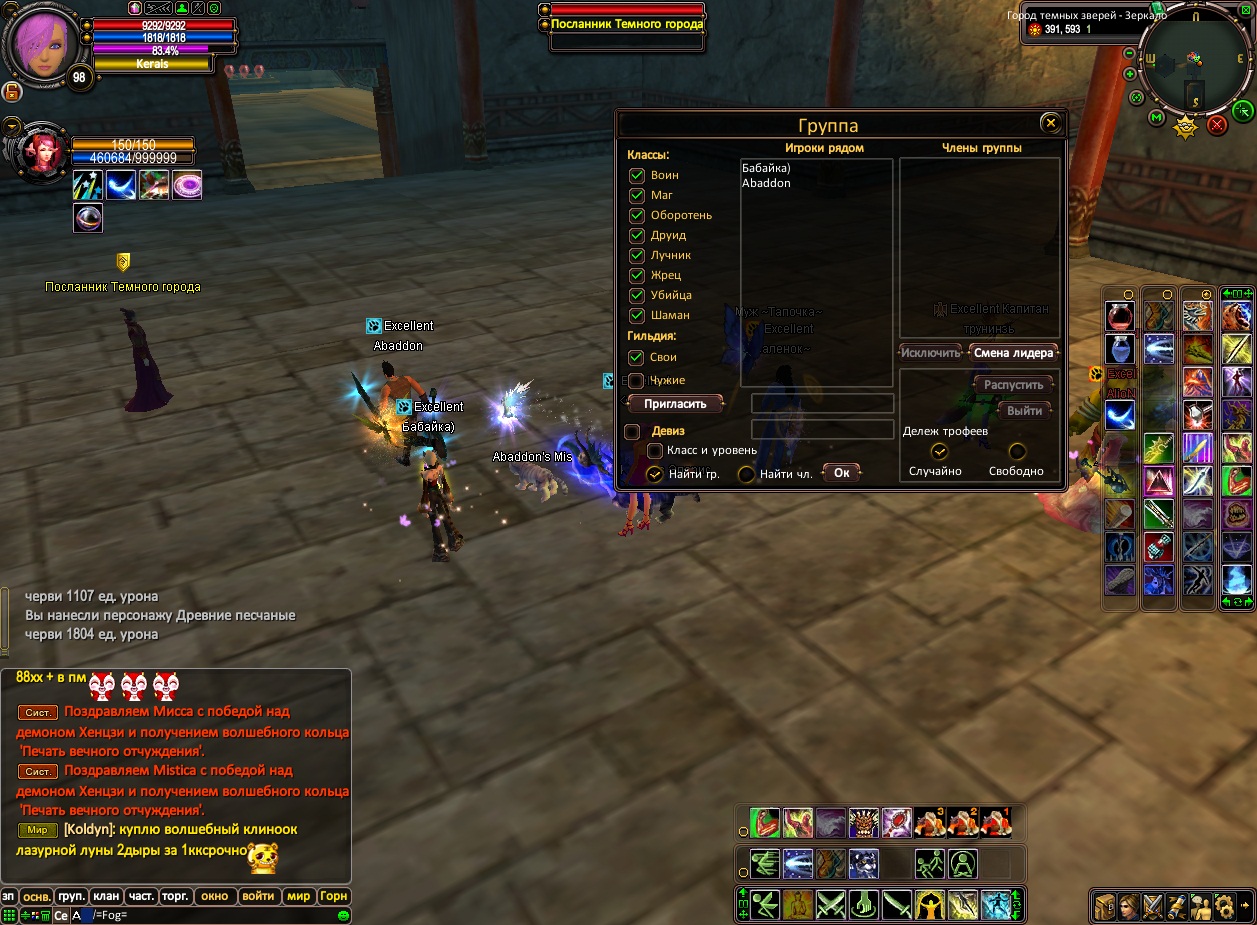This screenshot has width=1257, height=925.
Task: Close the Группа window
Action: coord(1049,123)
